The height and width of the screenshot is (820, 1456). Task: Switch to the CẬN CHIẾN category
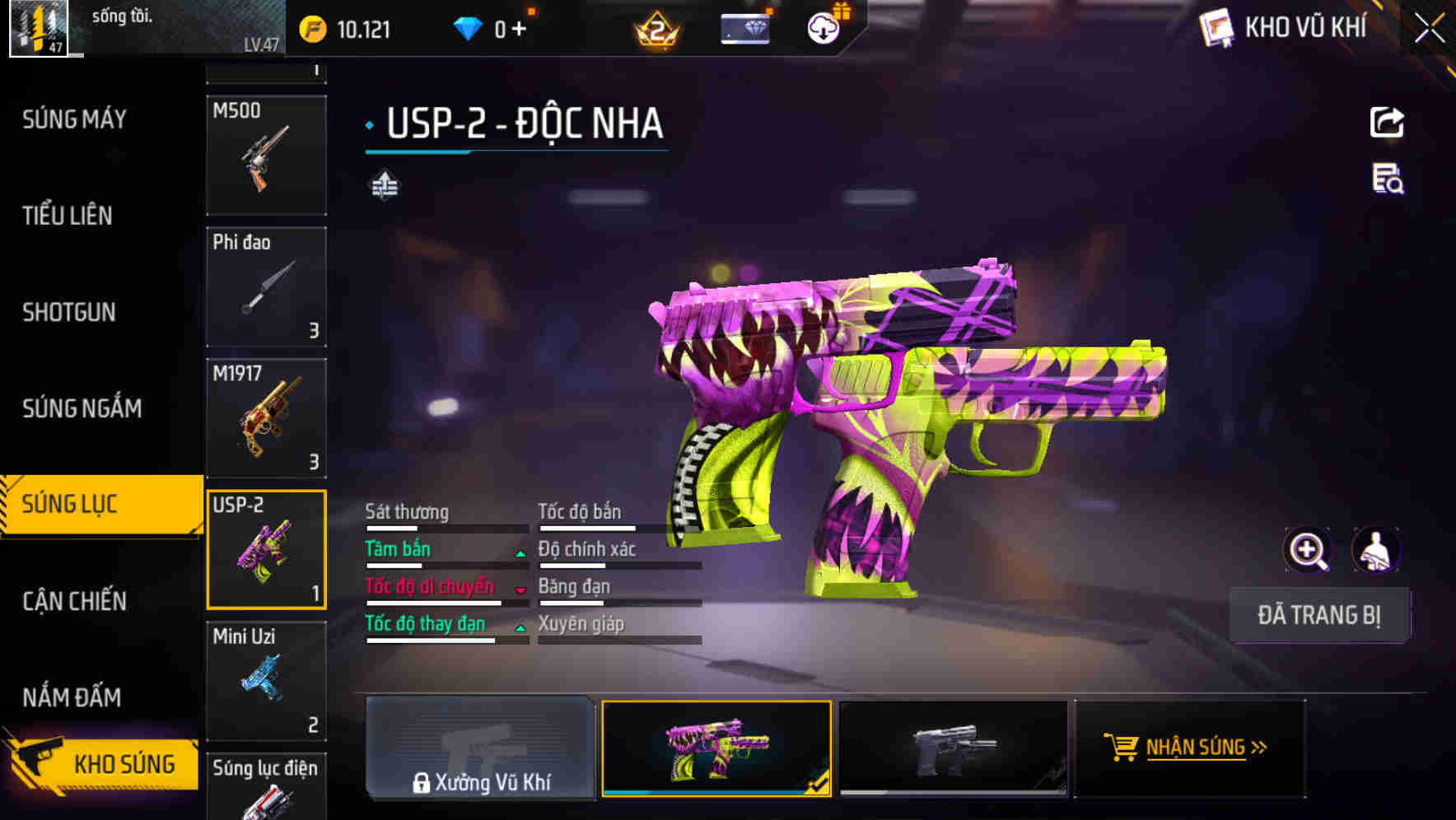click(74, 602)
